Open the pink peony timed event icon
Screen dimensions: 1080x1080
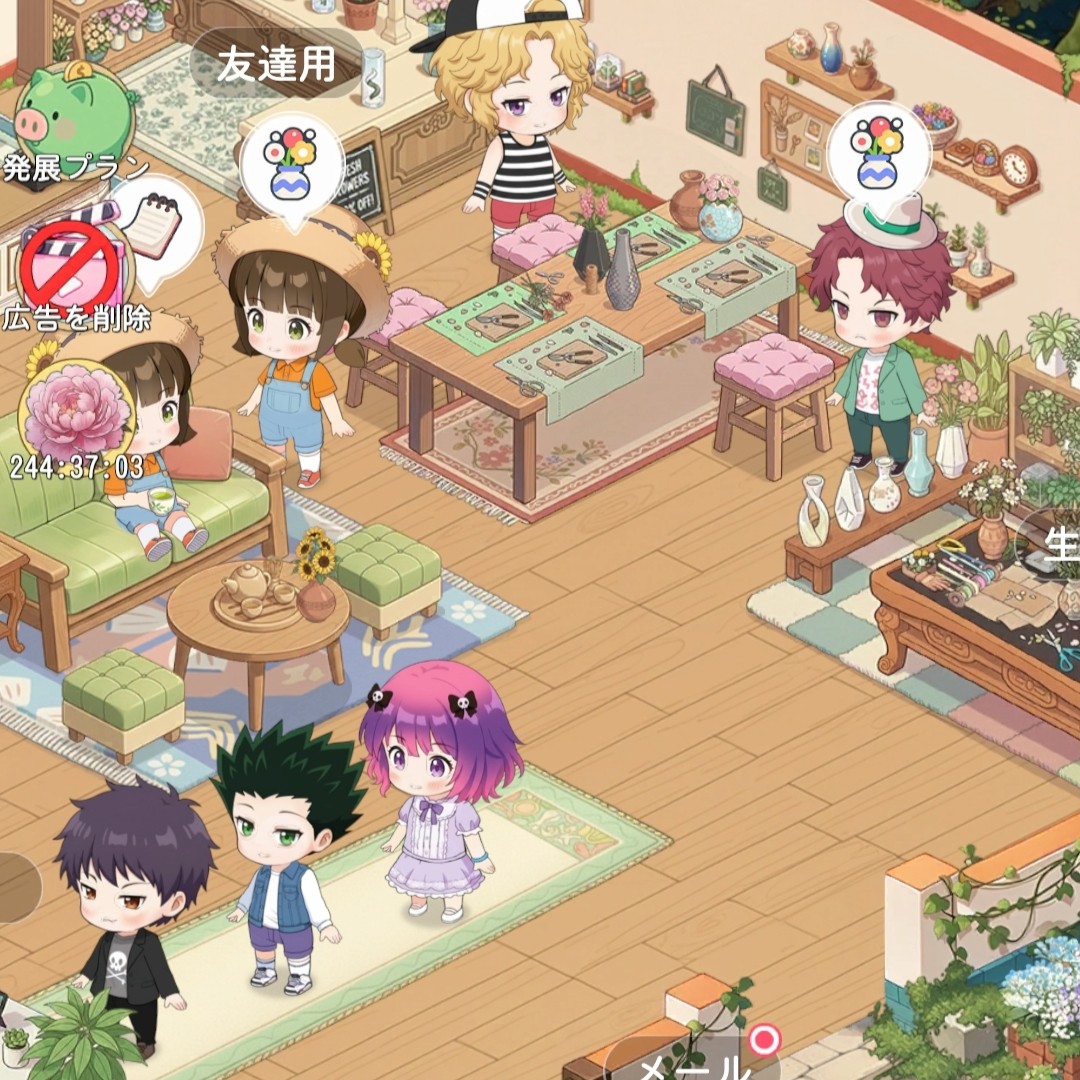click(75, 414)
